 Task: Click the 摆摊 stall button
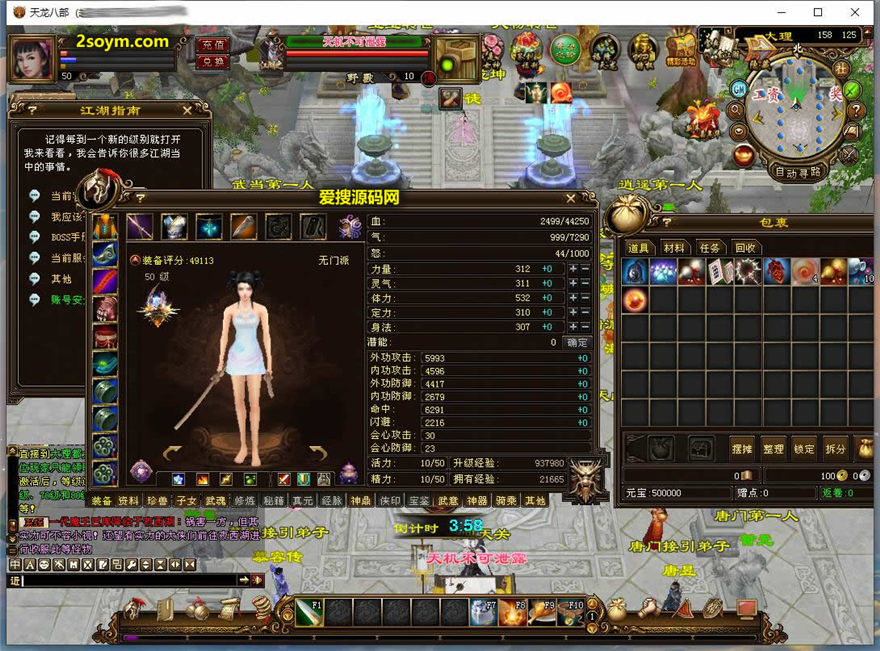pos(741,449)
